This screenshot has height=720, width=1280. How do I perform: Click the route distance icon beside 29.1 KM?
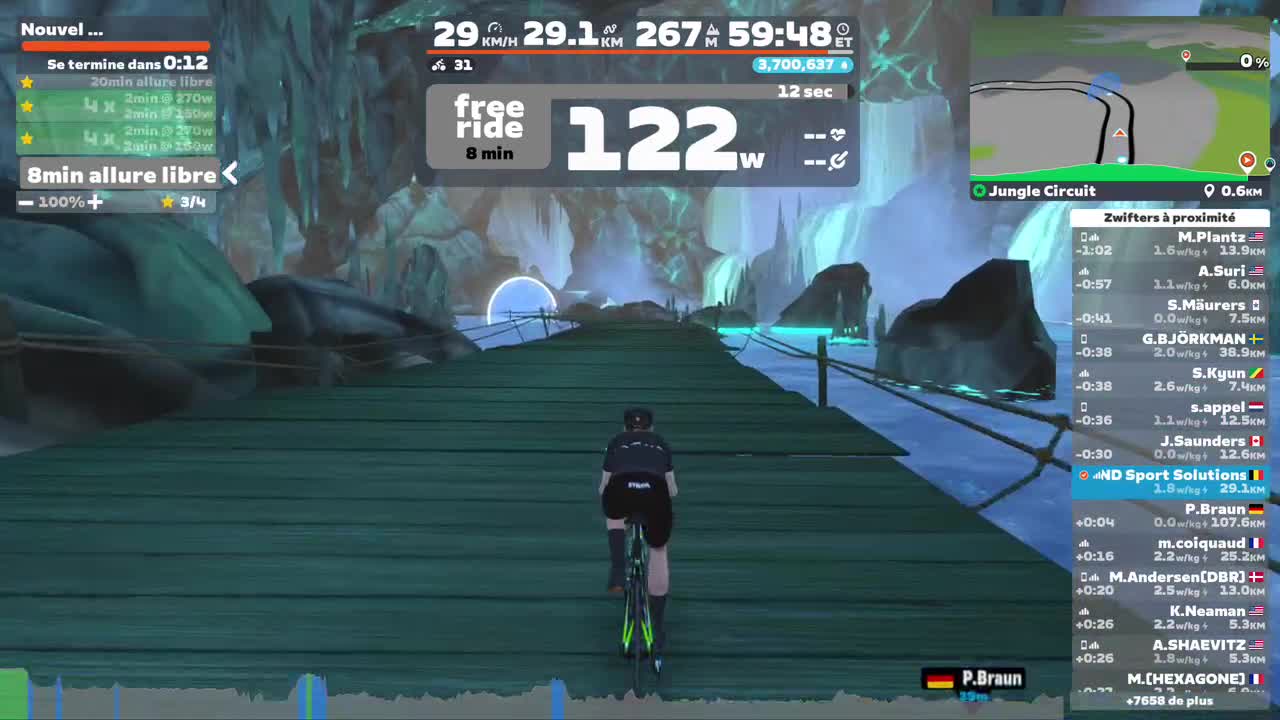[x=611, y=27]
